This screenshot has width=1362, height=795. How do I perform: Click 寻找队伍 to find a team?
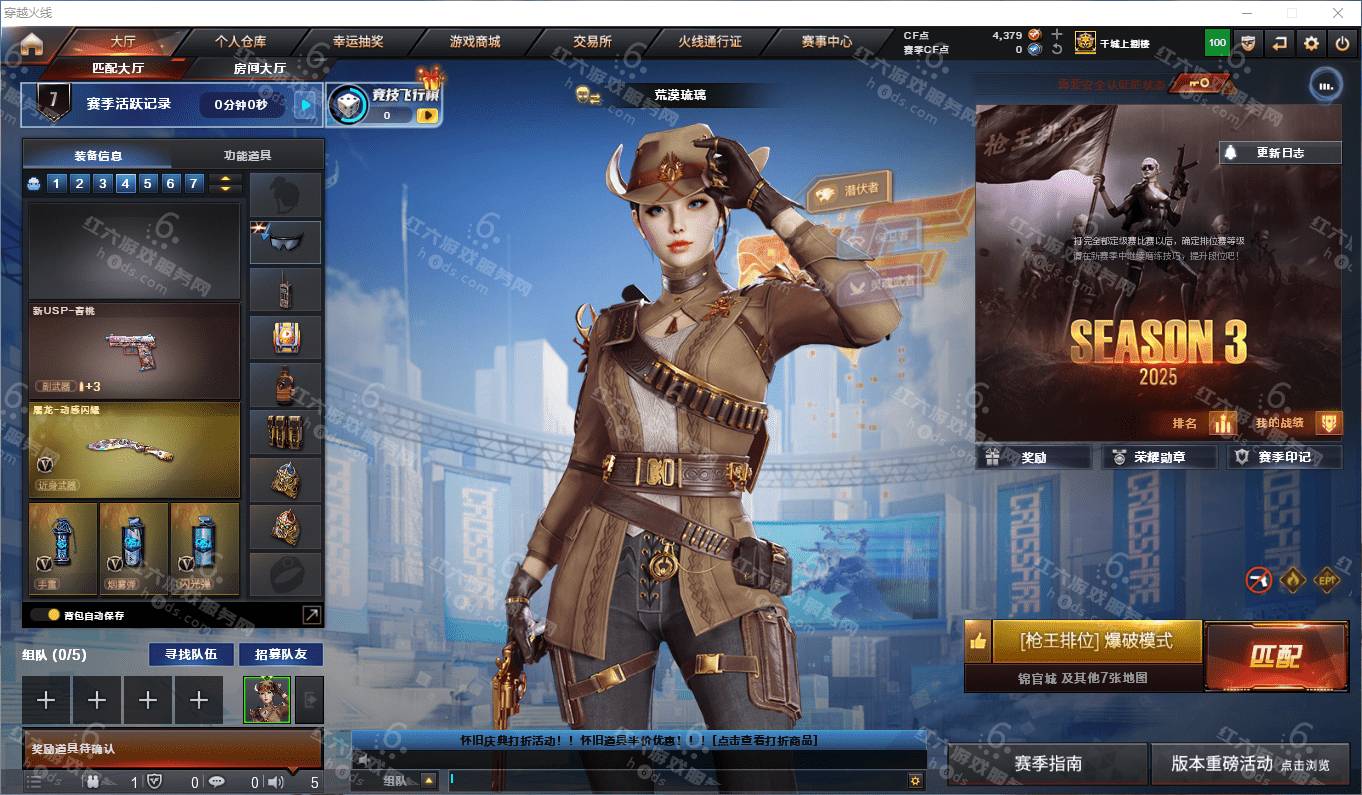191,654
